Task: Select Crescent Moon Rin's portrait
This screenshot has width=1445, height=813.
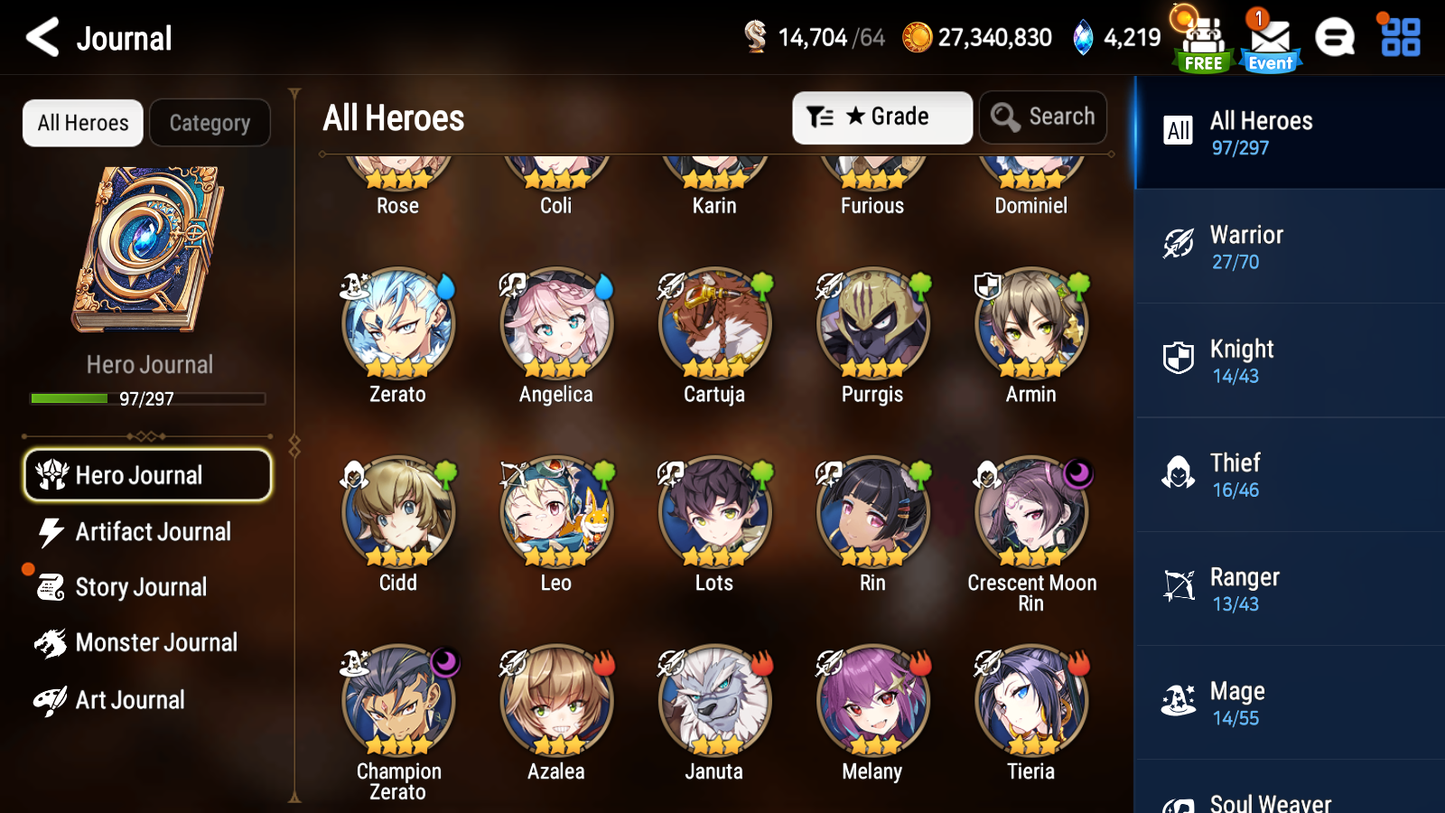Action: [x=1030, y=512]
